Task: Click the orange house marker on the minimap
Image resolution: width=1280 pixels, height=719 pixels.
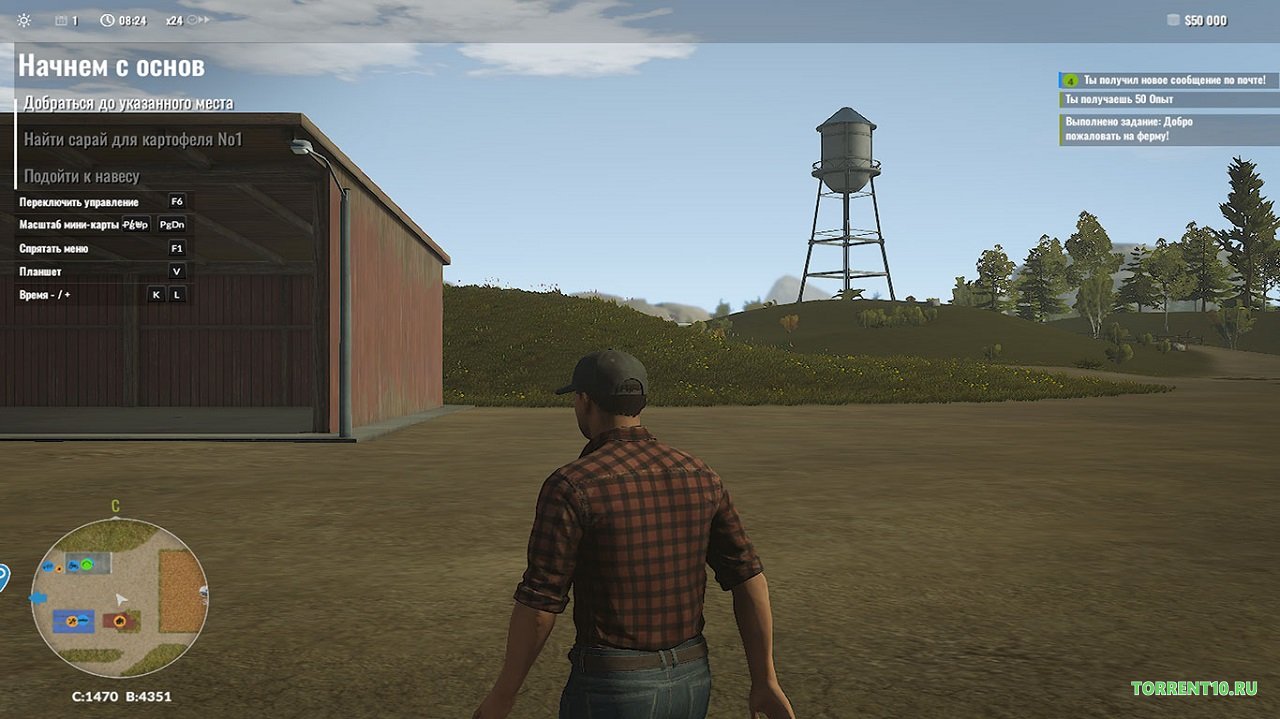Action: click(x=122, y=621)
